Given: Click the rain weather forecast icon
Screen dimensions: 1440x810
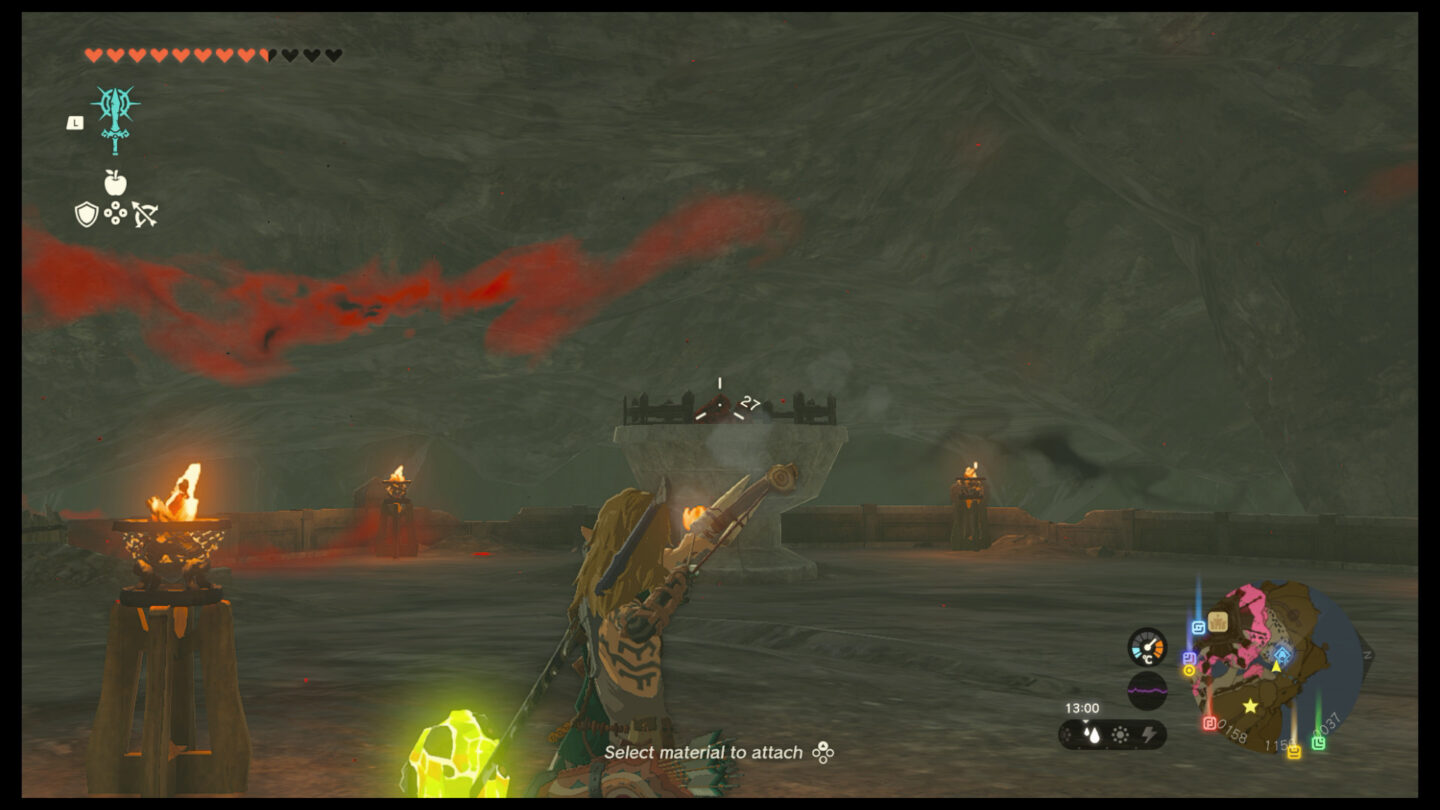Looking at the screenshot, I should (1092, 735).
